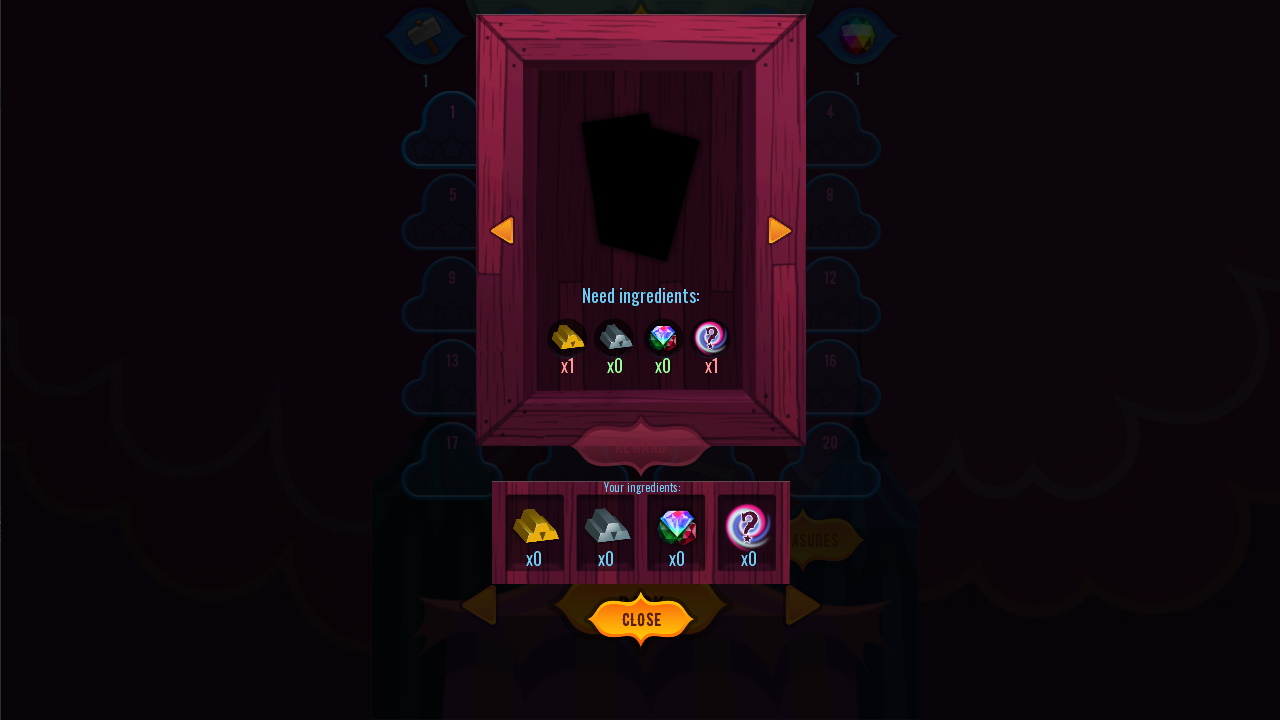Select the diamond gem icon in Your ingredients

[x=677, y=528]
